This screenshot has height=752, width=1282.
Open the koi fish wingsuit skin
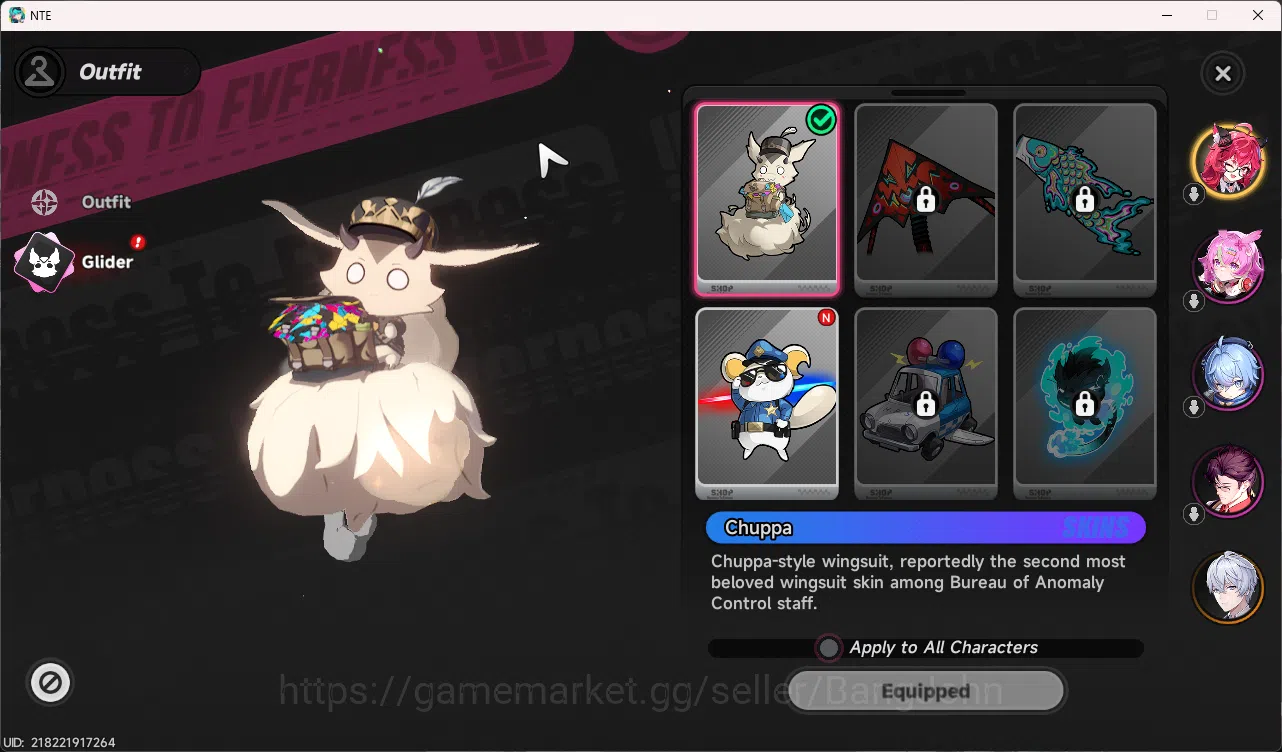tap(1084, 200)
